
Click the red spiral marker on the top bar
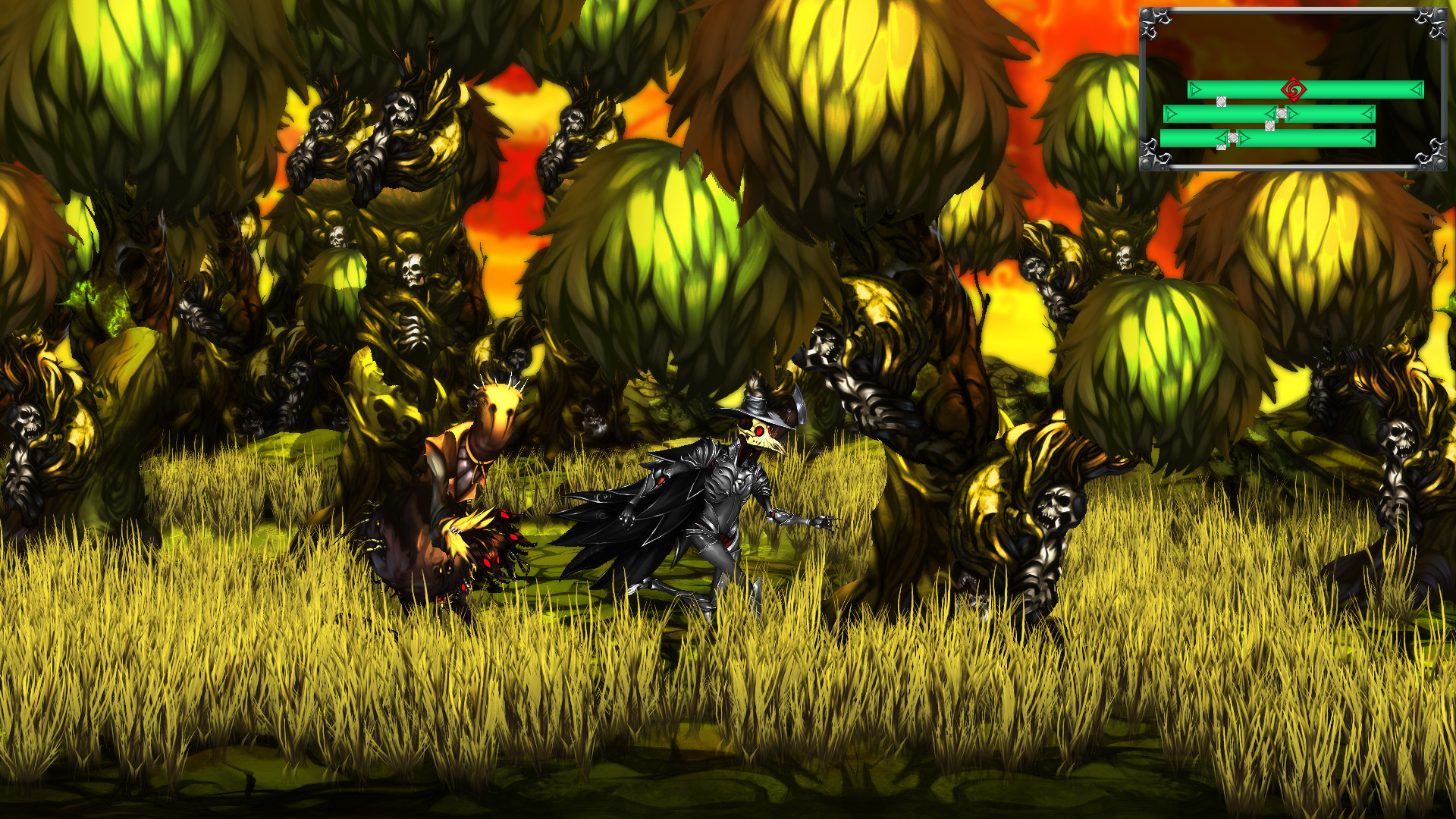[x=1294, y=89]
